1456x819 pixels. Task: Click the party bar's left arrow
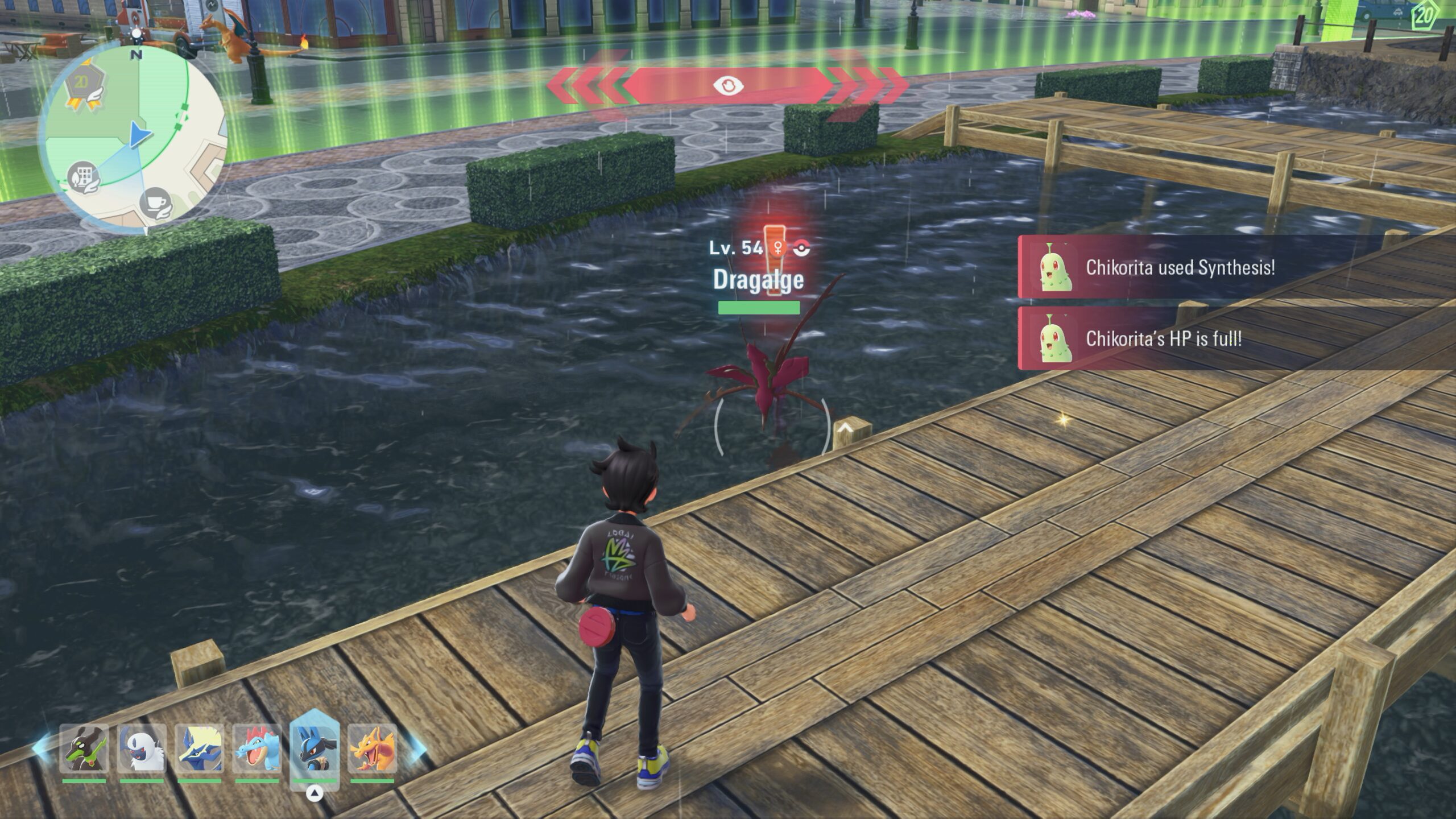click(41, 746)
